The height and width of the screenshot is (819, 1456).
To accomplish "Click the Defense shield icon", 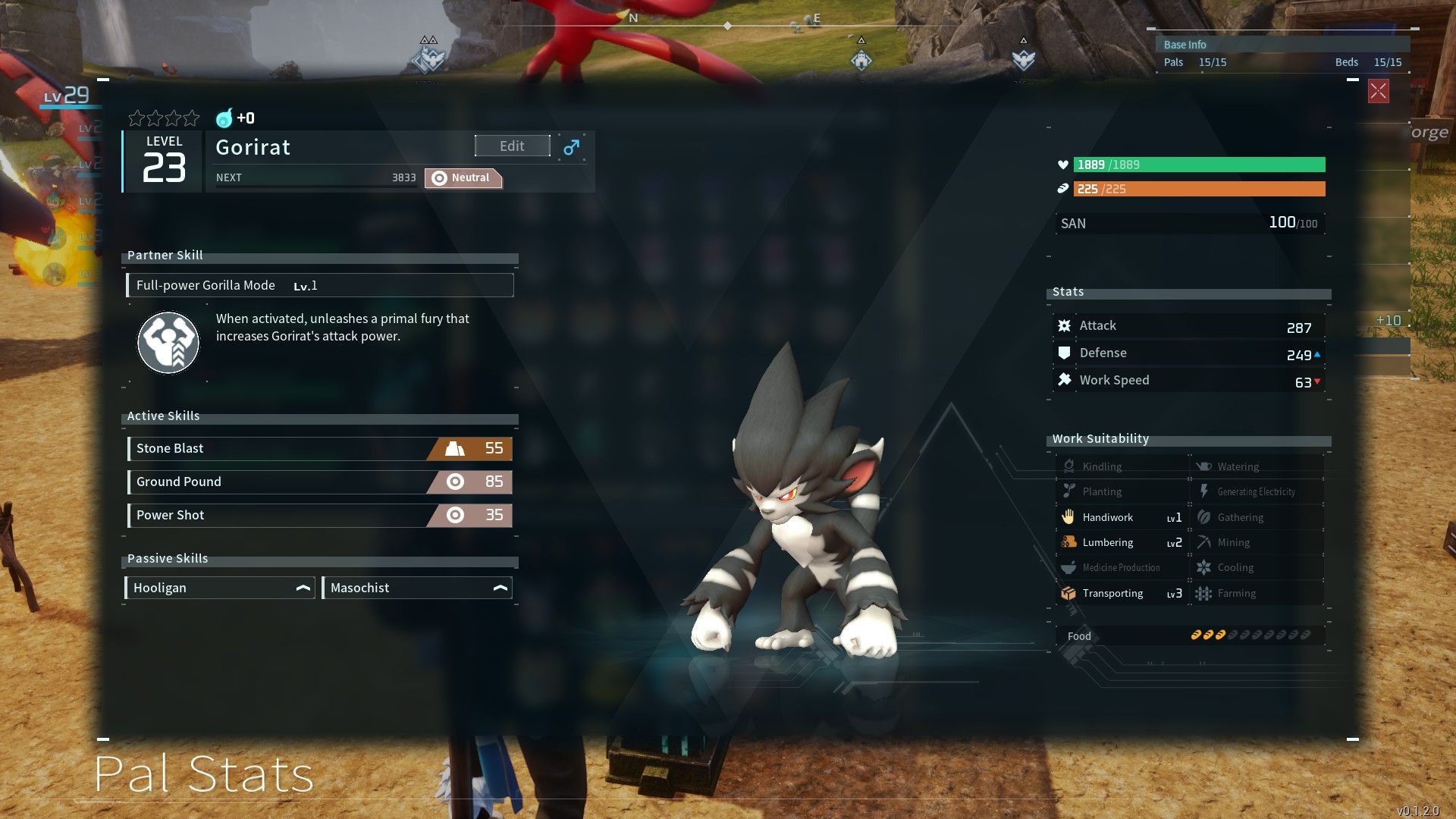I will point(1064,352).
